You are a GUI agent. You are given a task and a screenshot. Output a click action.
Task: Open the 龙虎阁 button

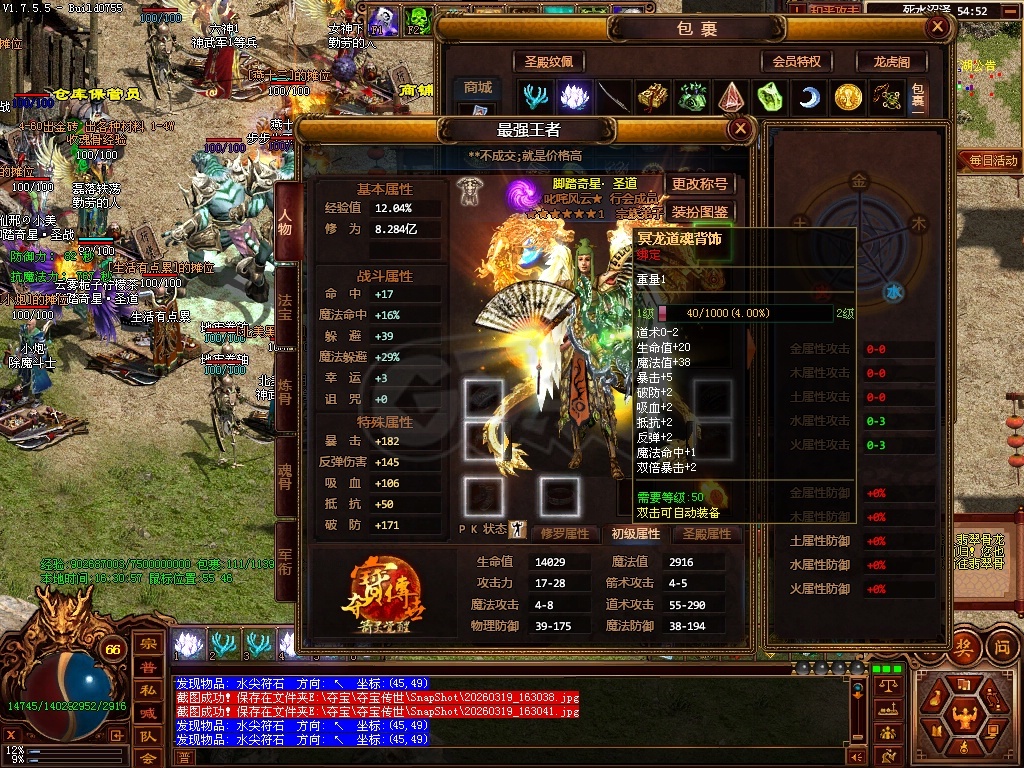(x=892, y=61)
